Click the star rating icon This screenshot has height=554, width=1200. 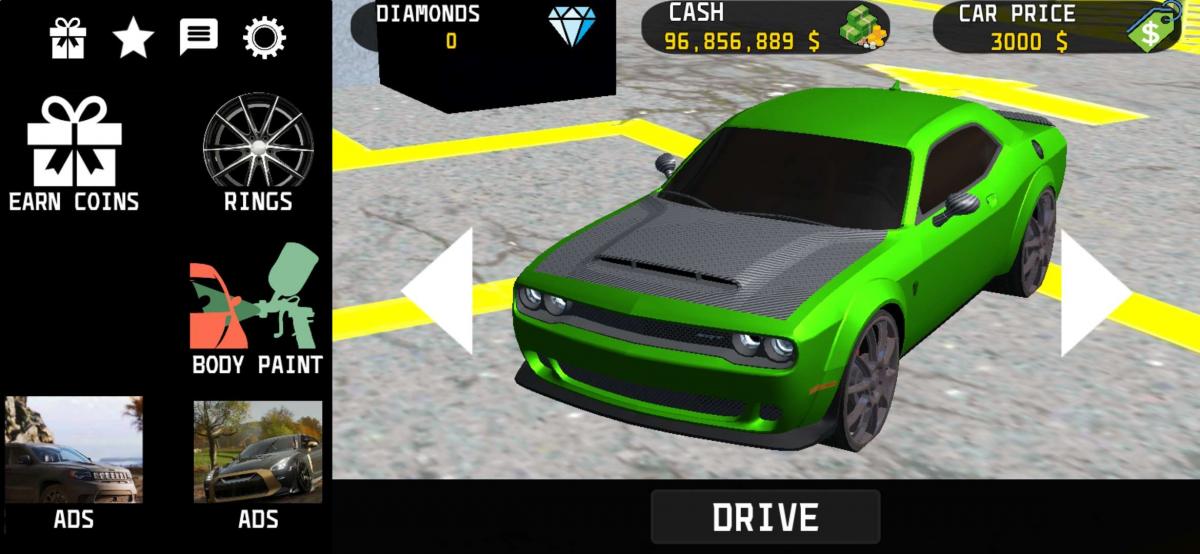coord(133,38)
